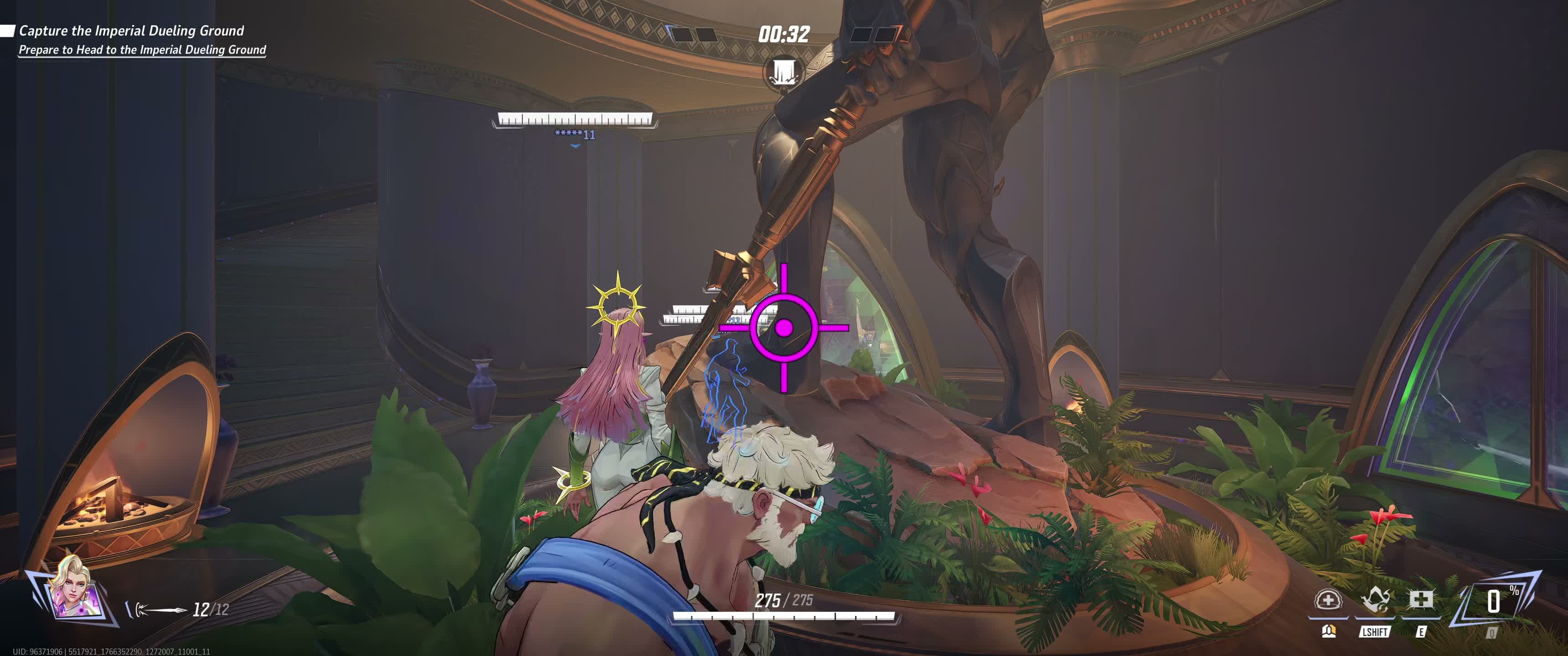Image resolution: width=1568 pixels, height=656 pixels.
Task: Click the ultimate charge percentage gauge
Action: 1494,602
